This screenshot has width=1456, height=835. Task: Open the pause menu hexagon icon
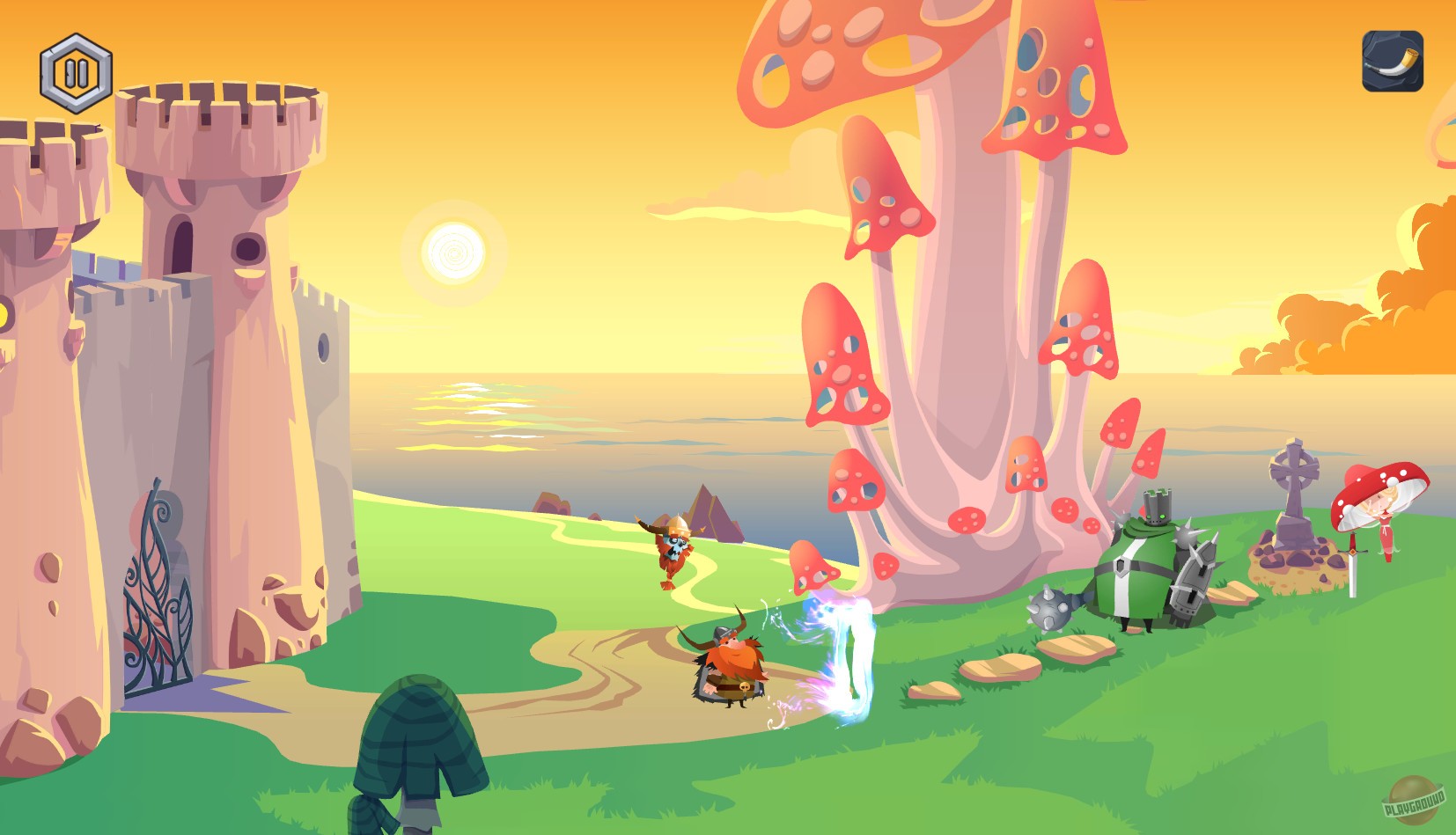[76, 72]
